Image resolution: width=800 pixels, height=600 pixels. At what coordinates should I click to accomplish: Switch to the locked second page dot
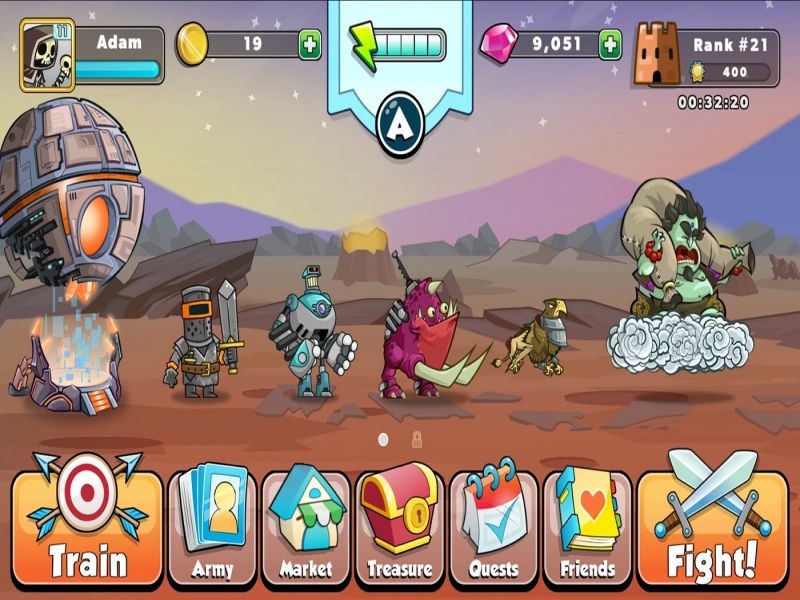[417, 439]
